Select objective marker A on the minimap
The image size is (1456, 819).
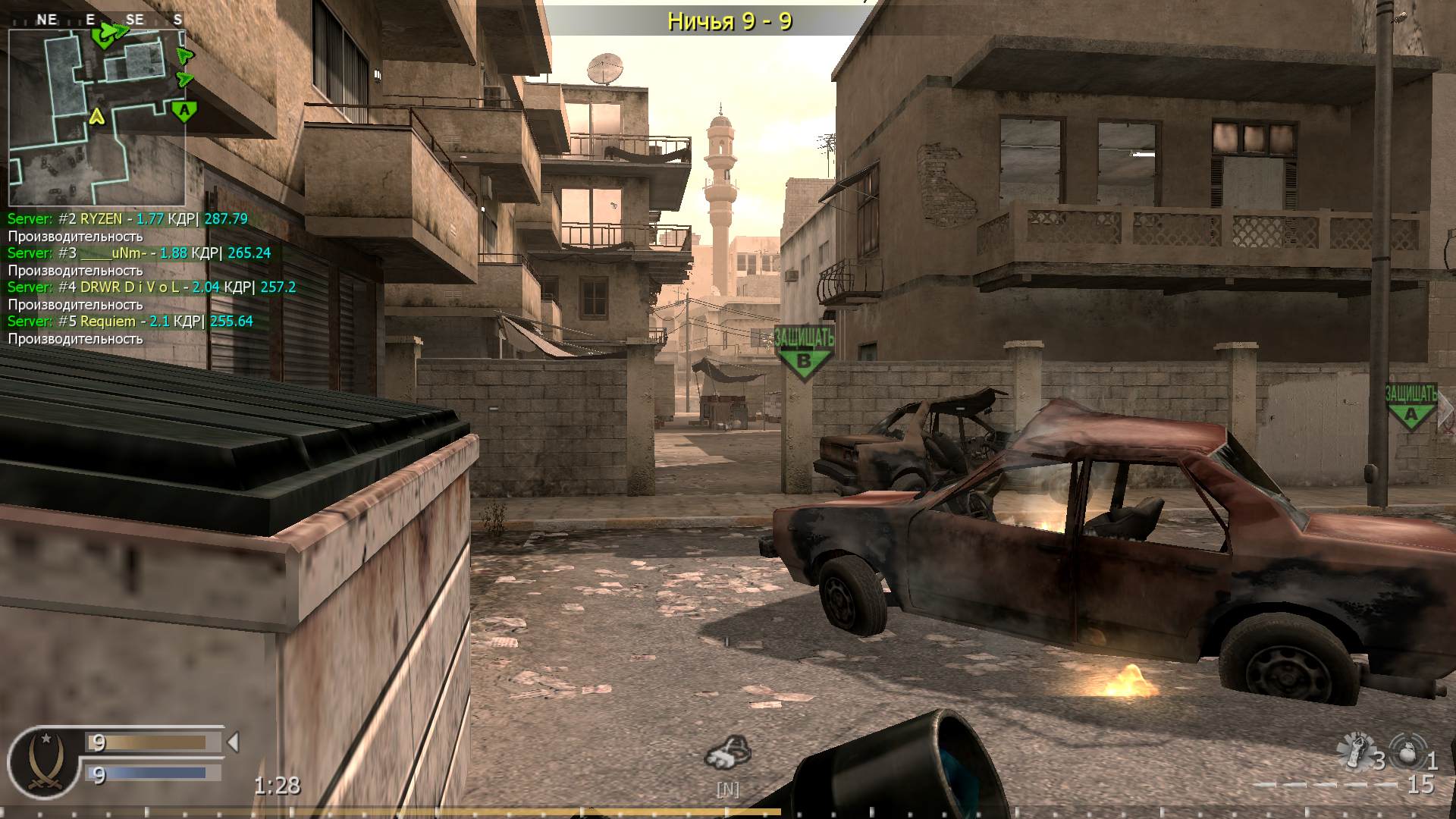tap(183, 112)
